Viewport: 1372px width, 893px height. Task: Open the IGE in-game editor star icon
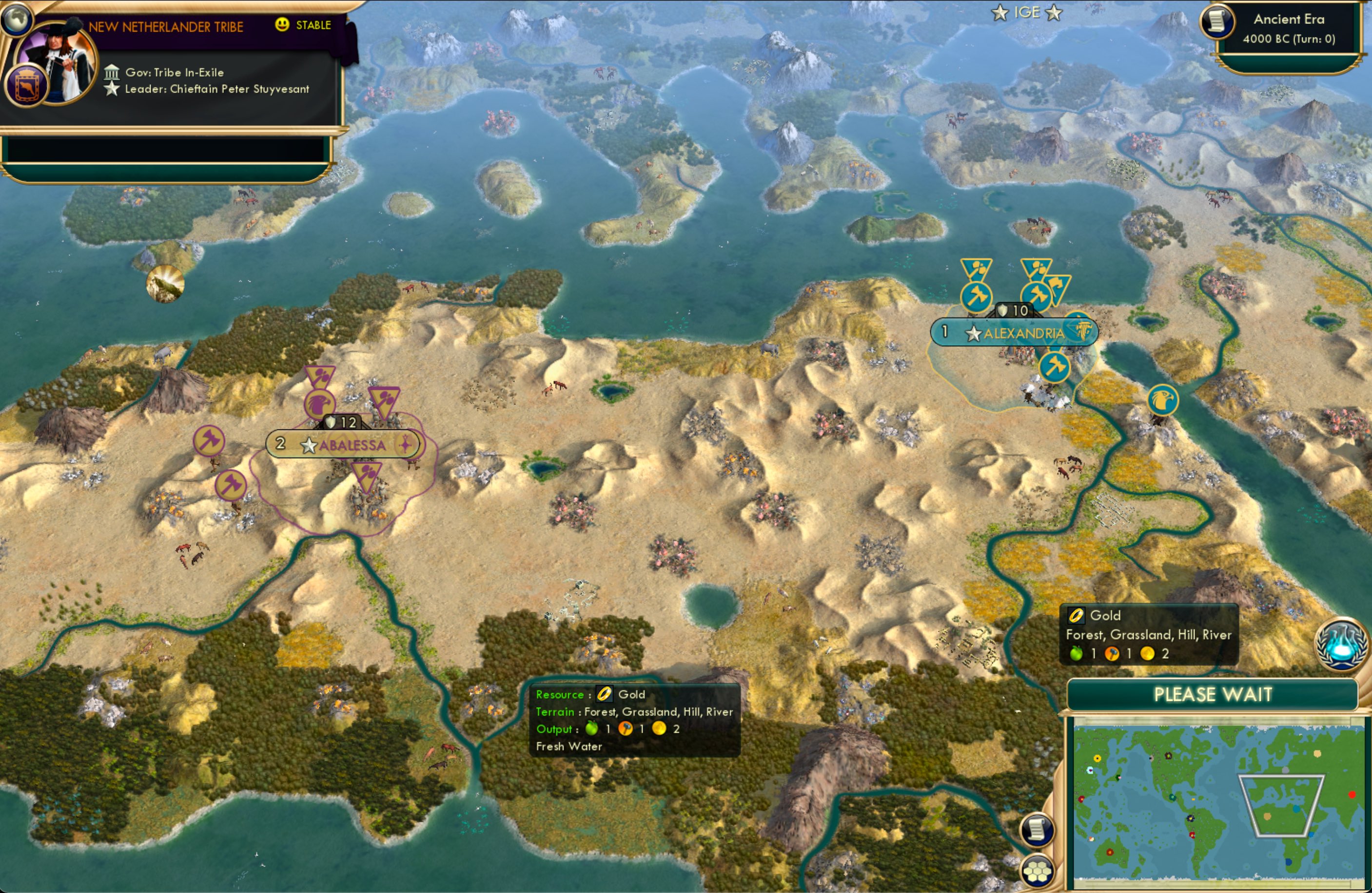pyautogui.click(x=998, y=12)
